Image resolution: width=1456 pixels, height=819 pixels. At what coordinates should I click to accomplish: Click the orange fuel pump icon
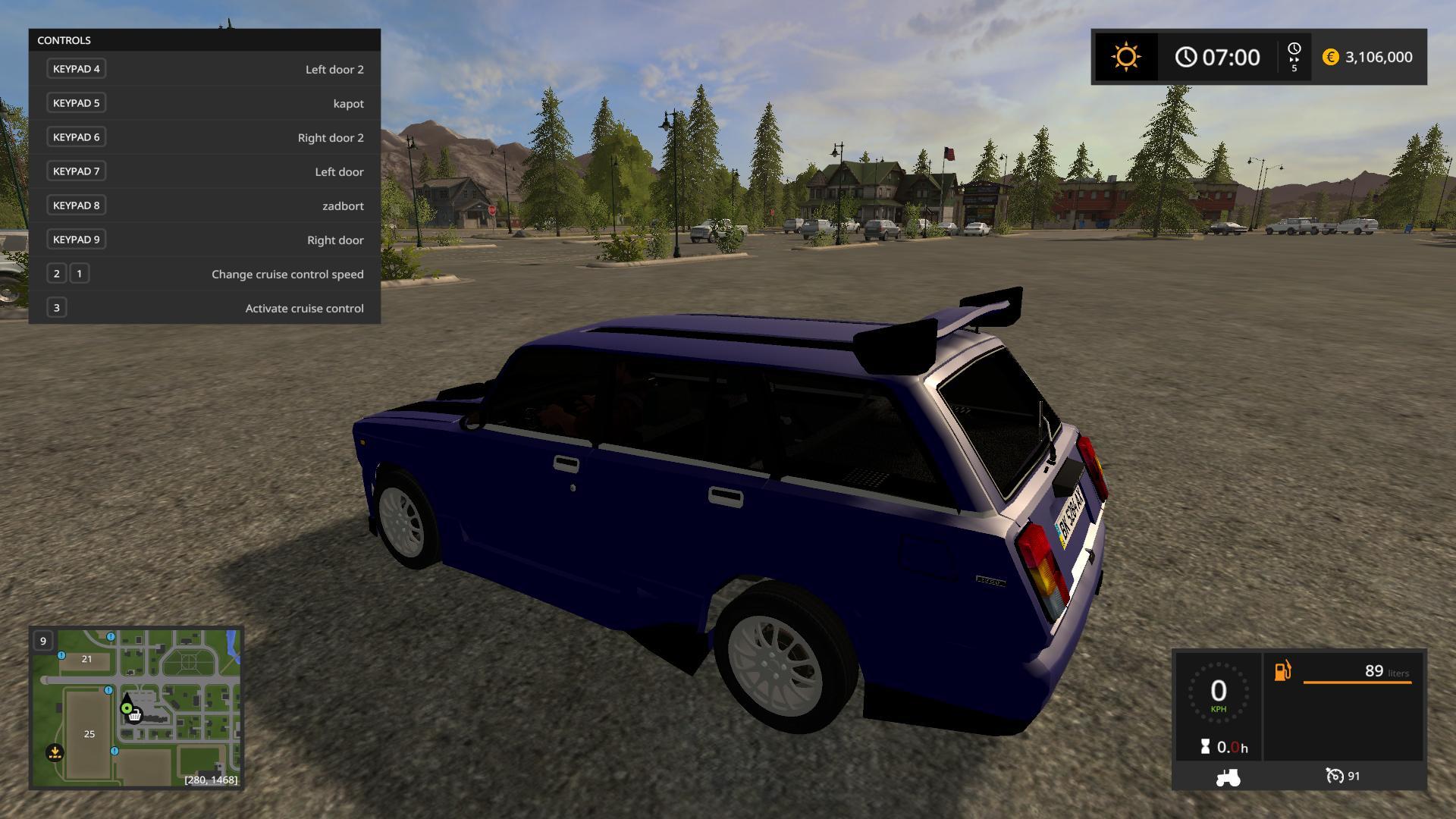[1282, 671]
